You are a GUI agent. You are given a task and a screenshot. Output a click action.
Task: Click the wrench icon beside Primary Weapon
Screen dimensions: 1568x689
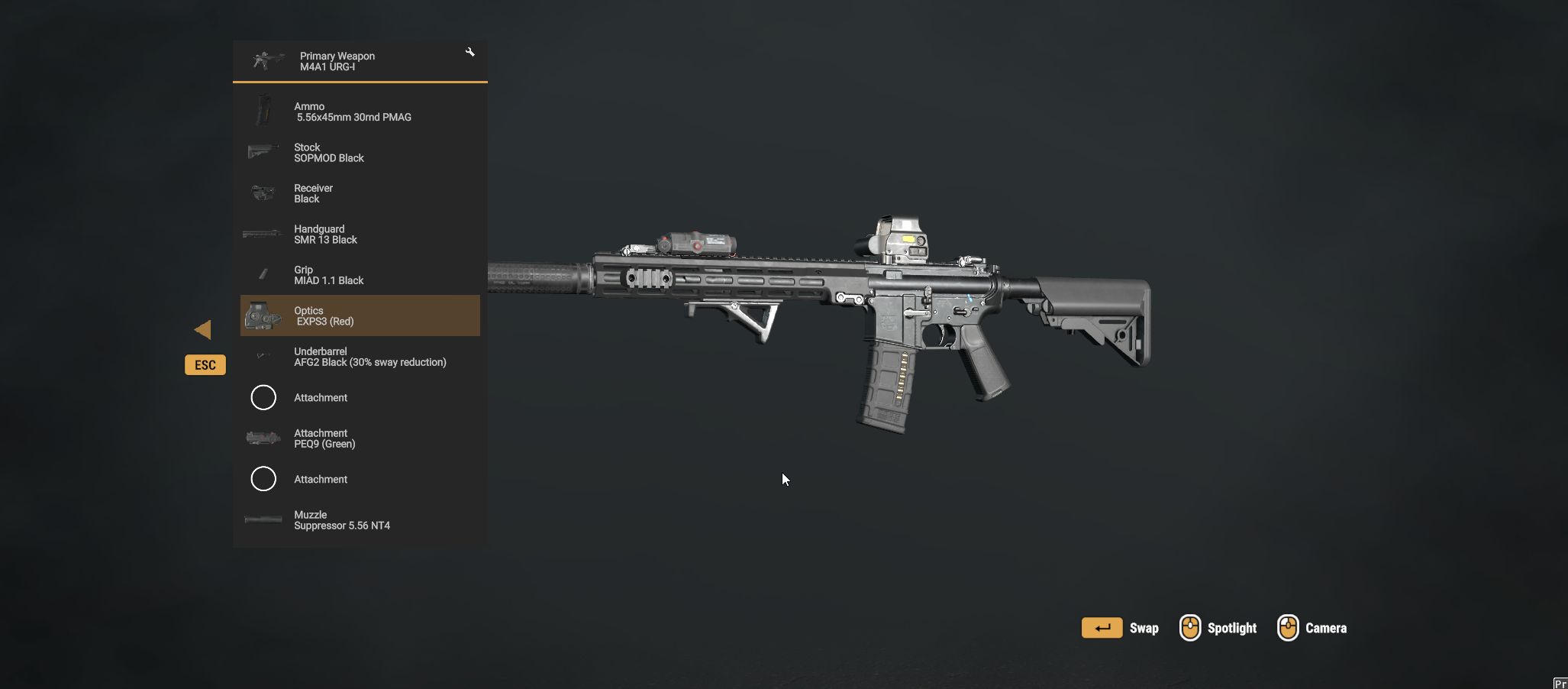(470, 52)
